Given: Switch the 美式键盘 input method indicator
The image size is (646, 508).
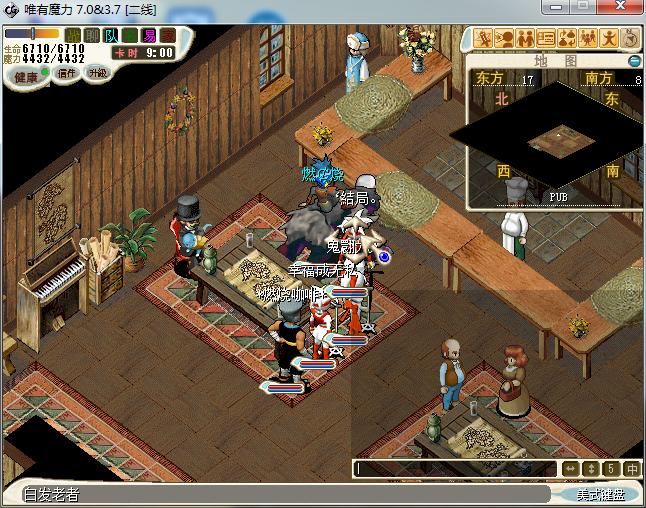Looking at the screenshot, I should (599, 494).
